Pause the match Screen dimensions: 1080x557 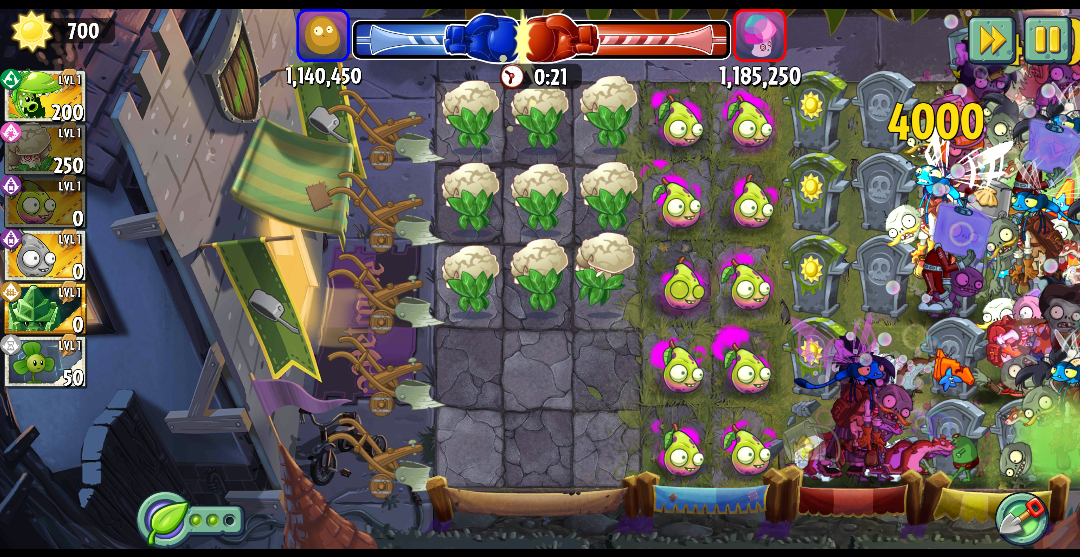pos(1046,40)
